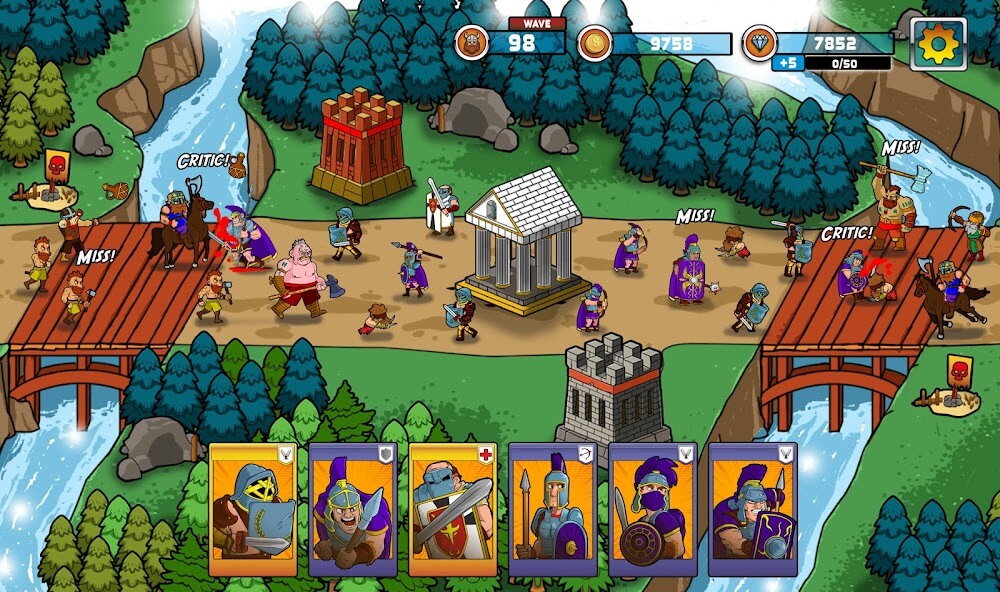
Task: Choose the screaming purple-plumed spear soldier card
Action: pyautogui.click(x=352, y=510)
